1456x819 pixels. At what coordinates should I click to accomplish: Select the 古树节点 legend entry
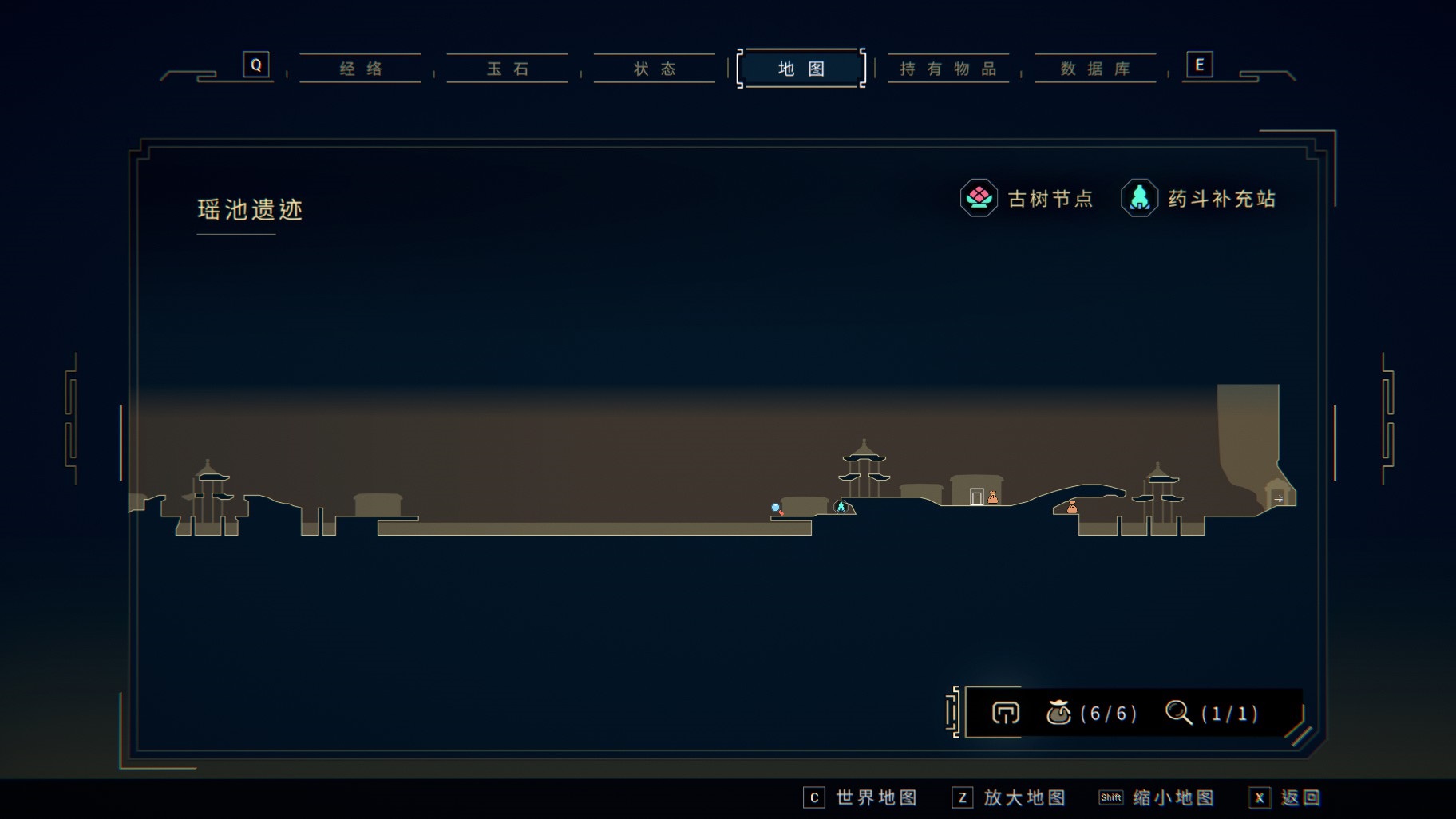[1027, 198]
